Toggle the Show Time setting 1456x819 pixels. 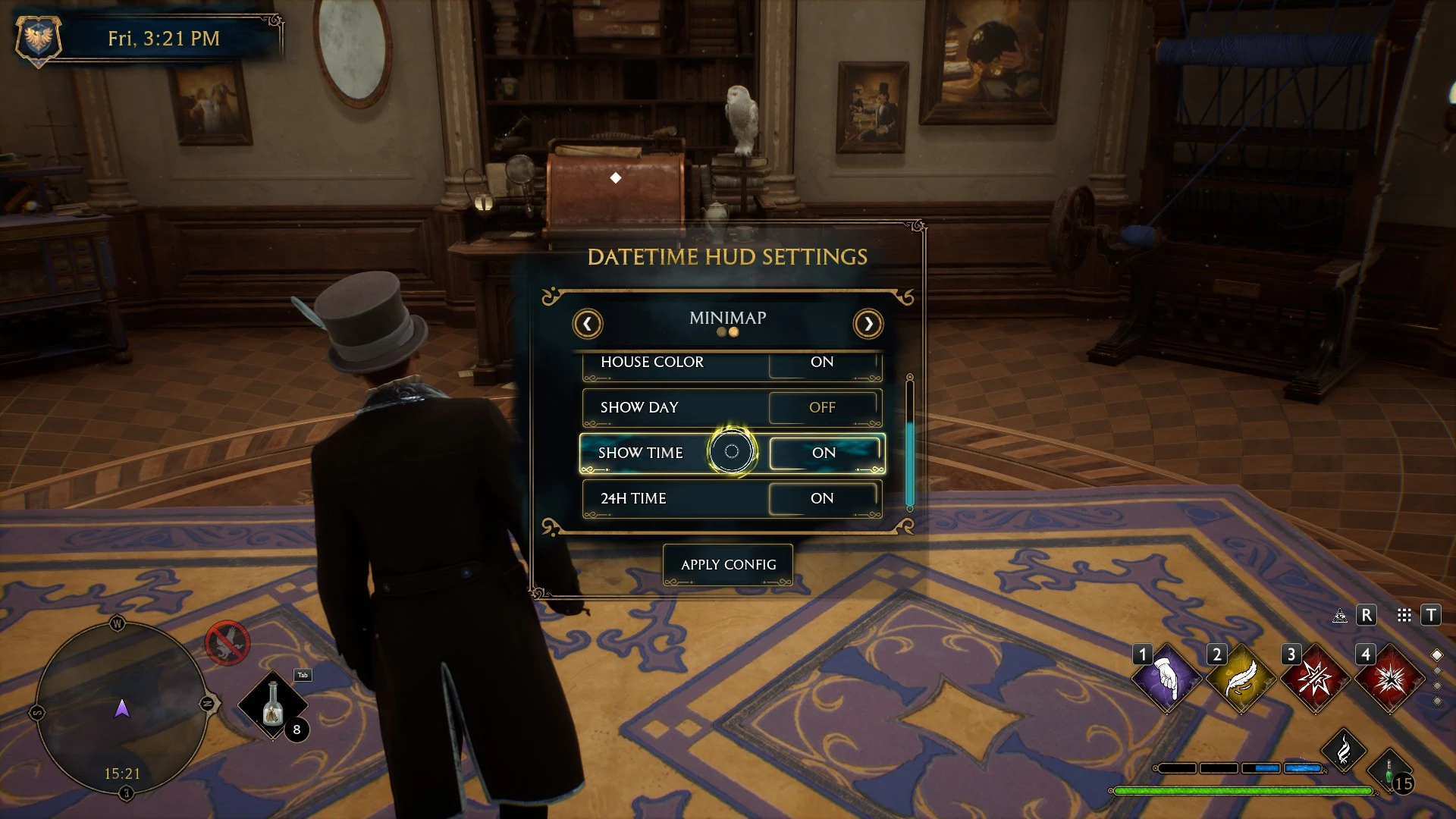(825, 453)
